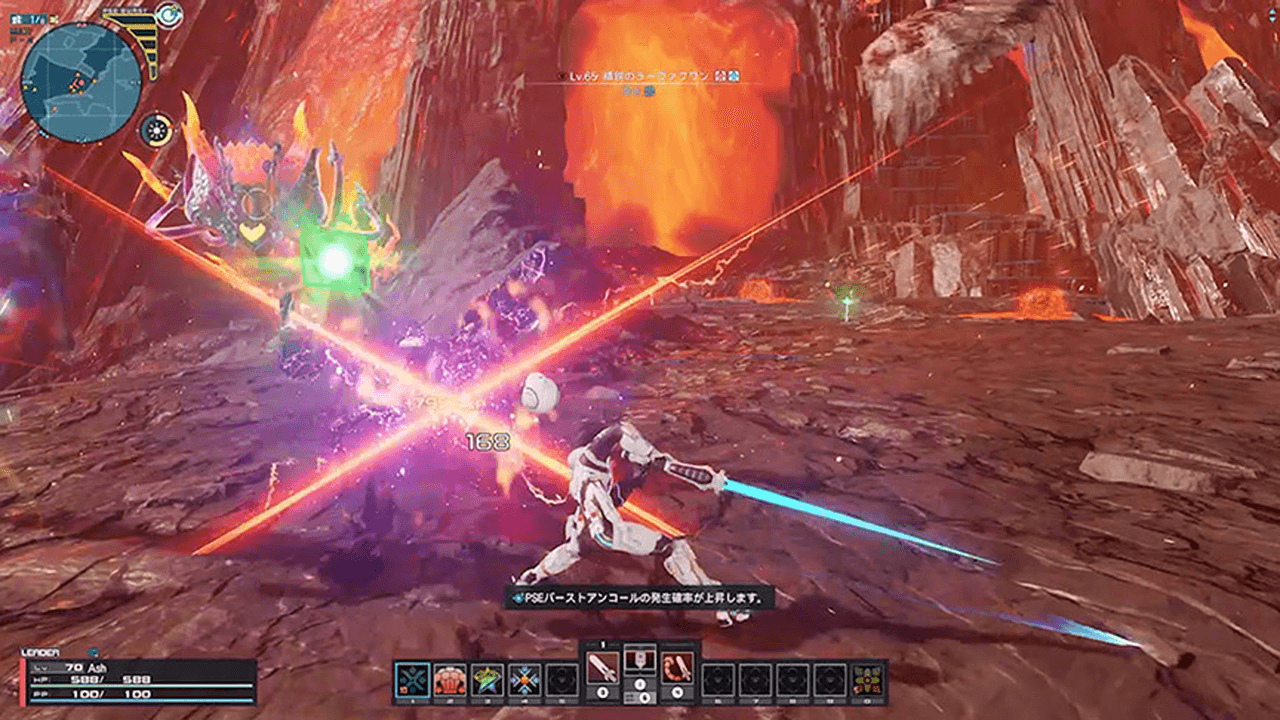Trigger the blue and orange snowflake skill
This screenshot has height=720, width=1280.
click(524, 680)
